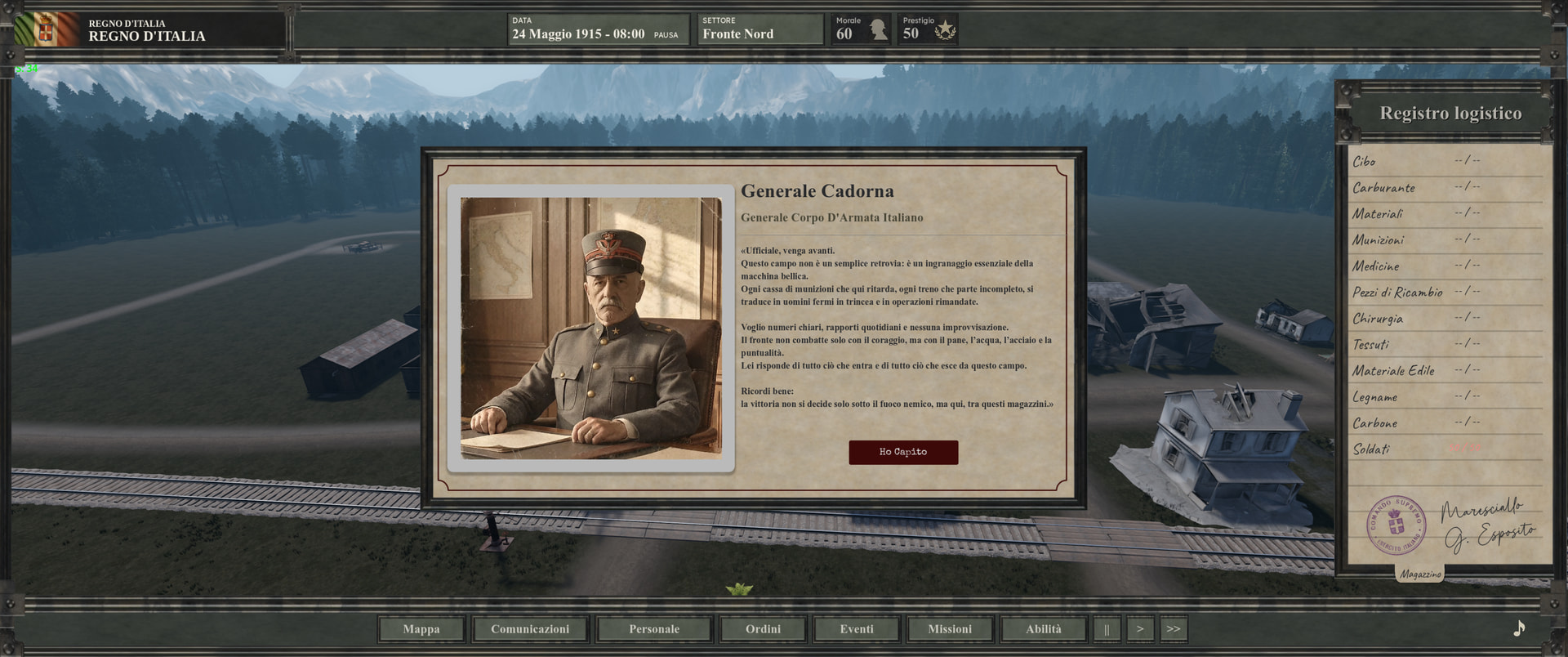
Task: Click the Magazzino tab on the registry
Action: [1420, 574]
